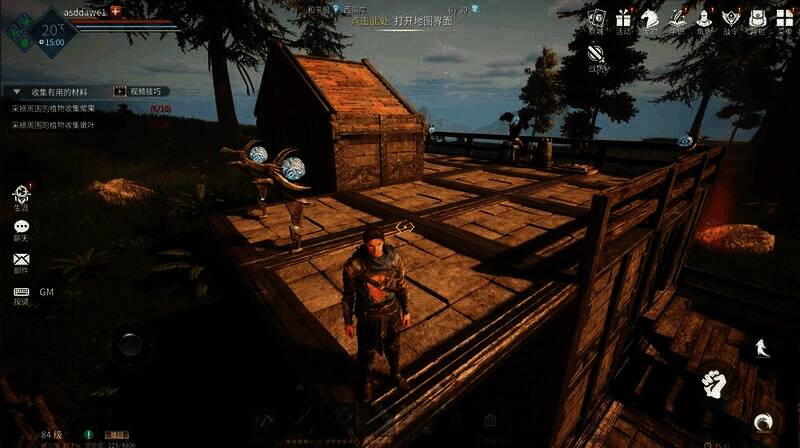Open the cards icon menu
Viewport: 800px width, 448px height.
(597, 19)
